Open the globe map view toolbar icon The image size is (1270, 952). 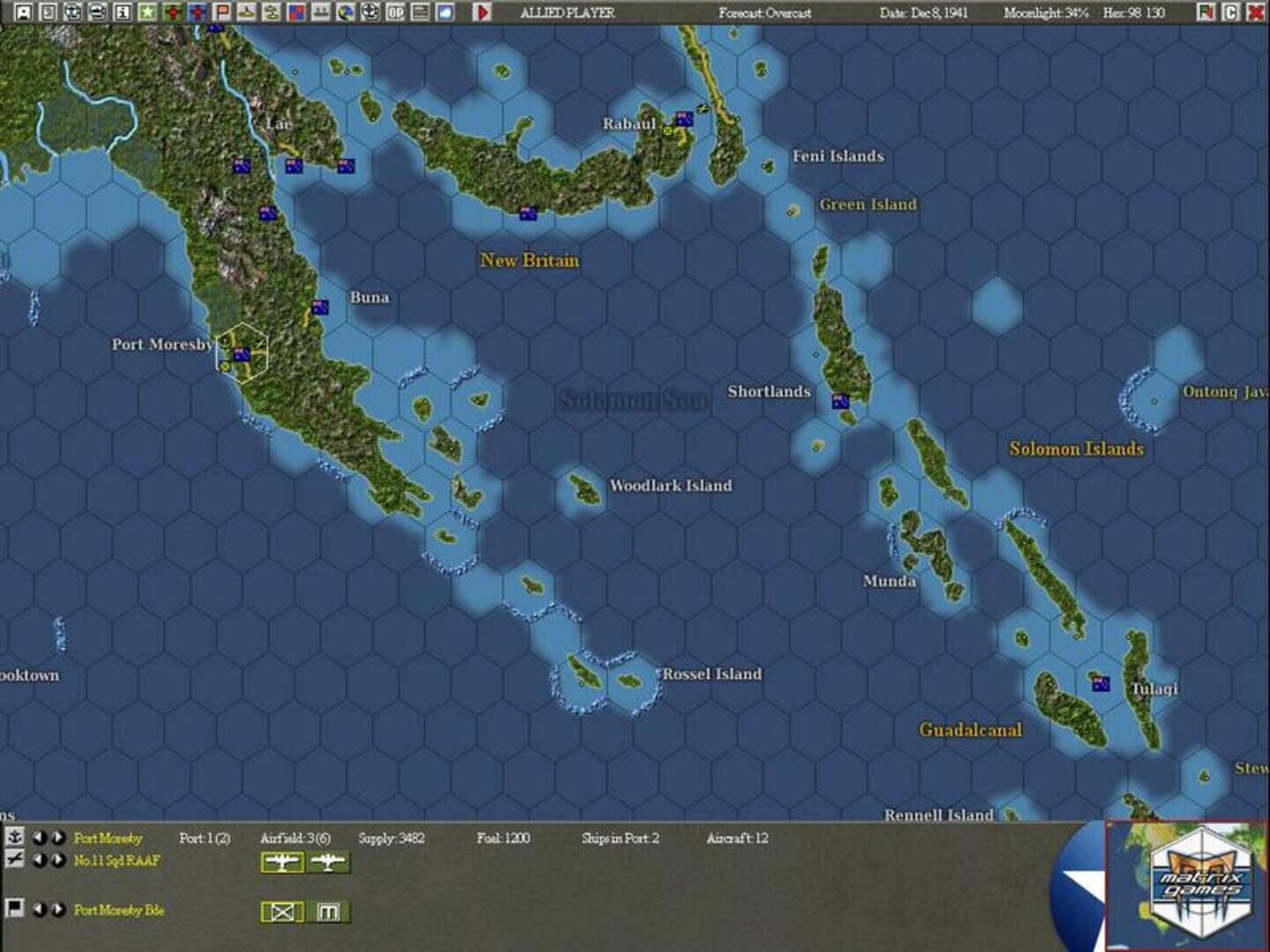tap(345, 13)
